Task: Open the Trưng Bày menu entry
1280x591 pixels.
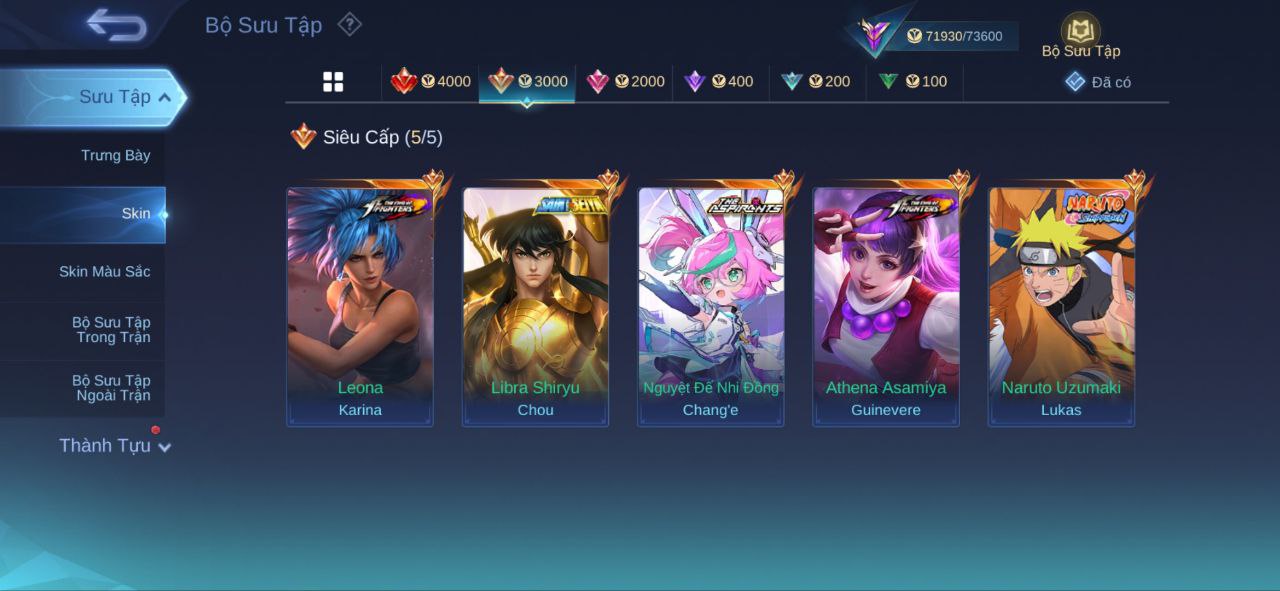Action: (x=115, y=155)
